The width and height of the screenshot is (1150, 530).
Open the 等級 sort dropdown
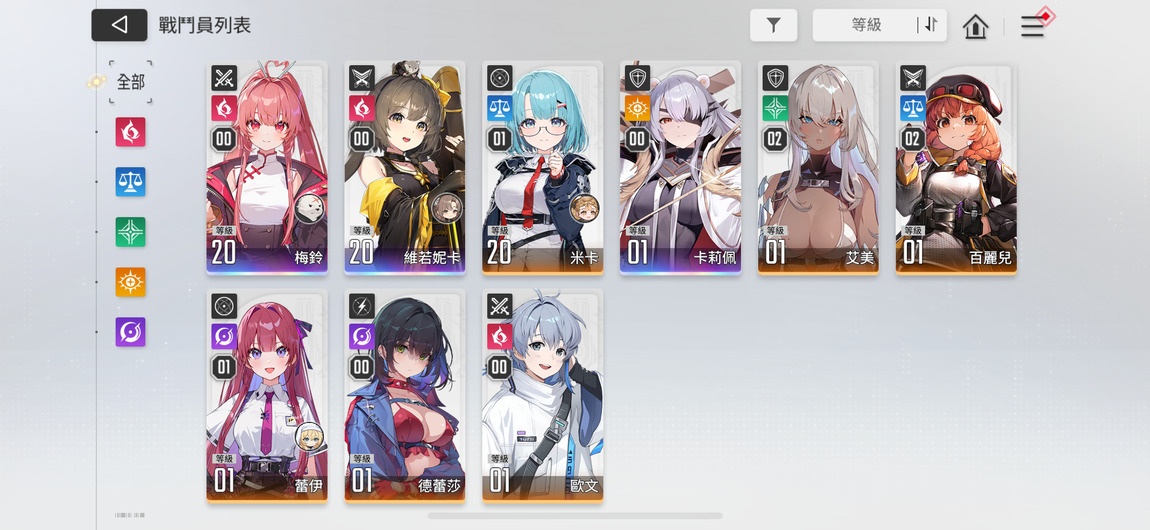pos(866,26)
